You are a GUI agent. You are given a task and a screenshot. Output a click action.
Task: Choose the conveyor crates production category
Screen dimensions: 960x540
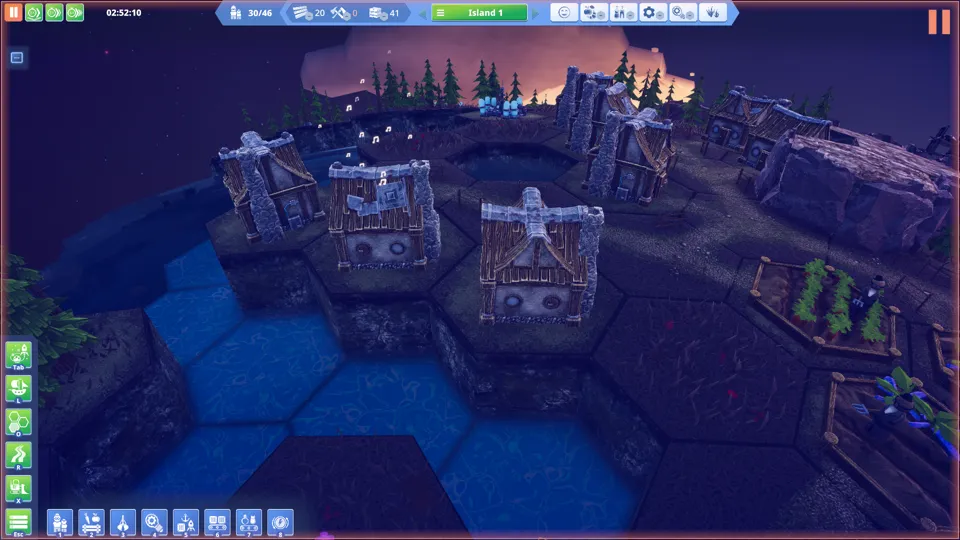(217, 521)
